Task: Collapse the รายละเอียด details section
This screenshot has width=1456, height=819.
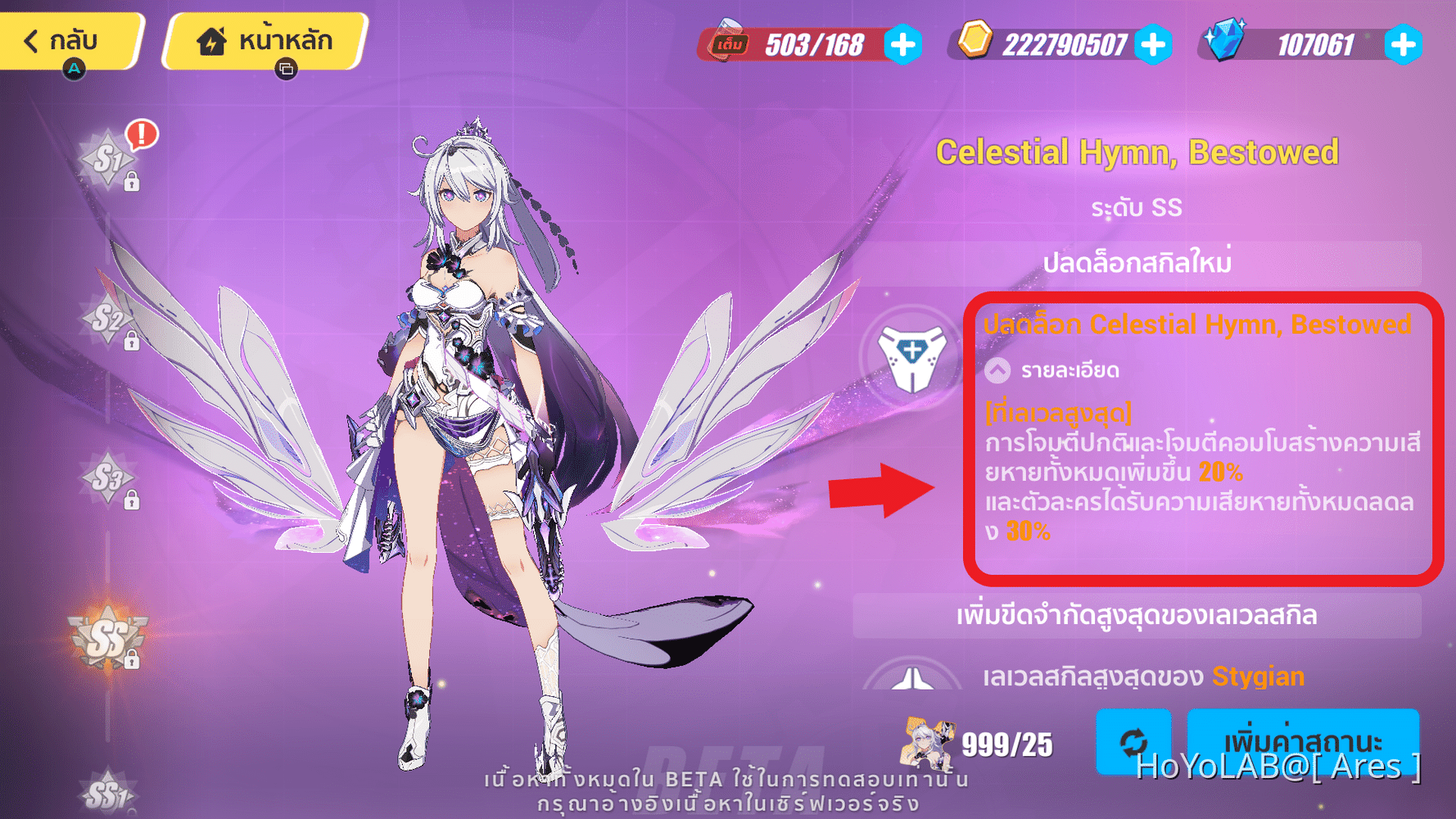Action: pos(997,369)
